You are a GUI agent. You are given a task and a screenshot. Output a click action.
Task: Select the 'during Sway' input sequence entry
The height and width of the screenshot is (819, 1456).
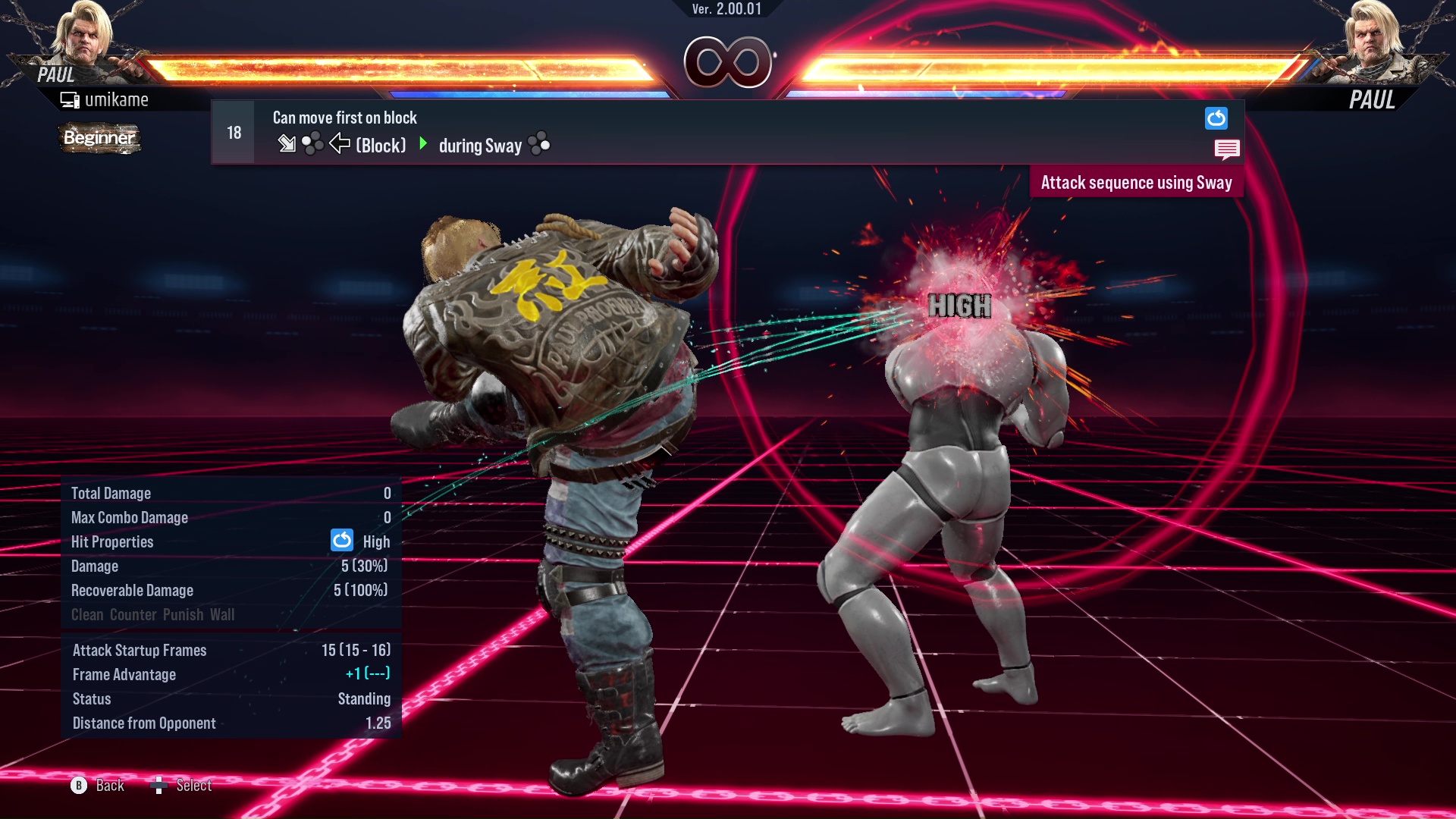coord(480,145)
